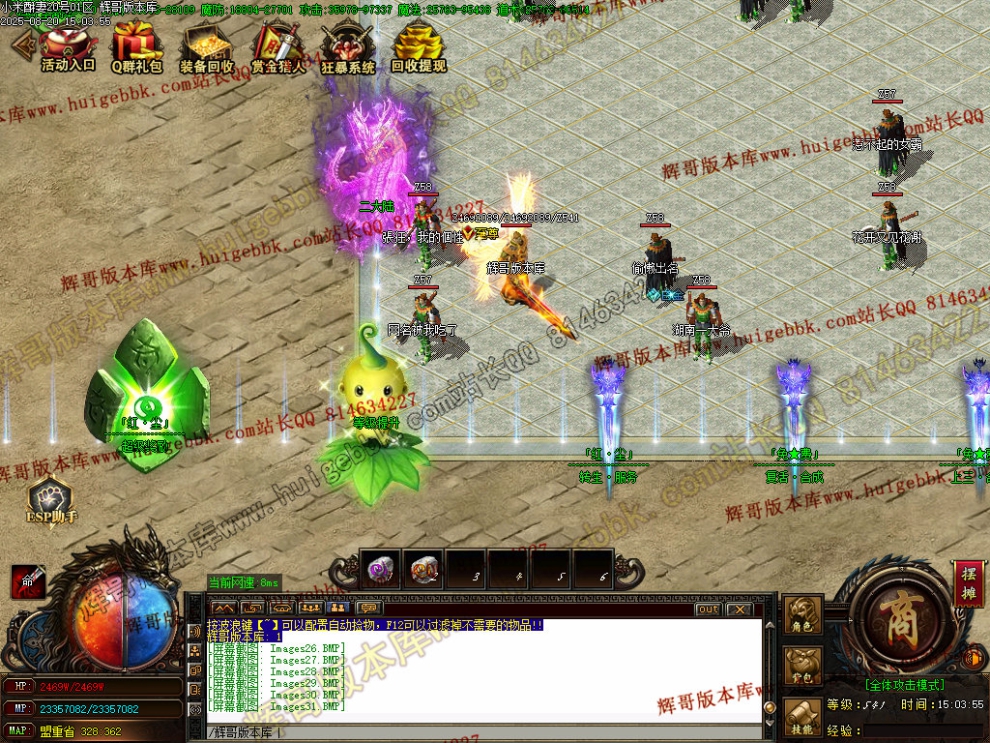
Task: Open the ESP助手 fist helper
Action: (52, 499)
